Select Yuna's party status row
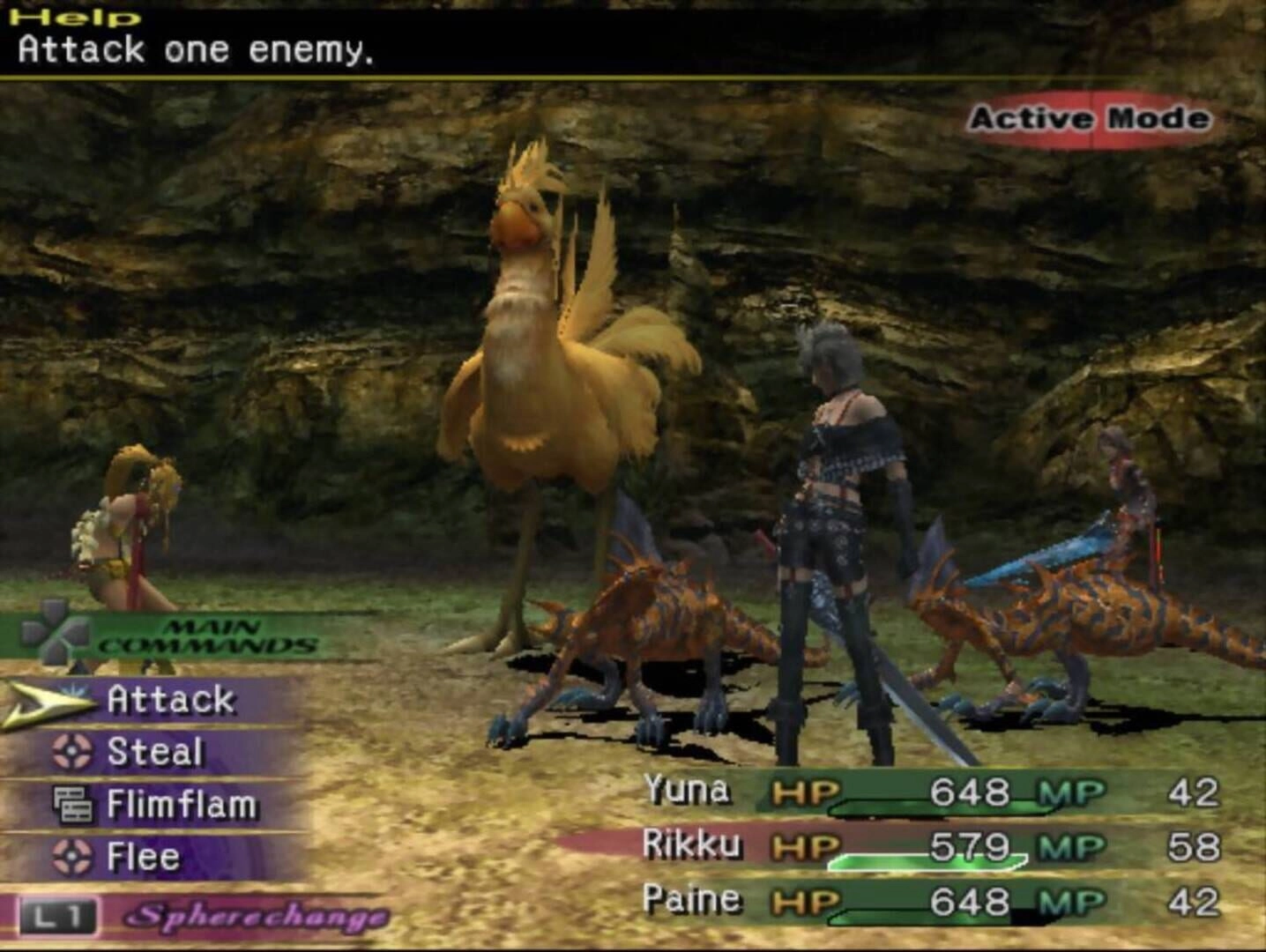 [x=930, y=792]
